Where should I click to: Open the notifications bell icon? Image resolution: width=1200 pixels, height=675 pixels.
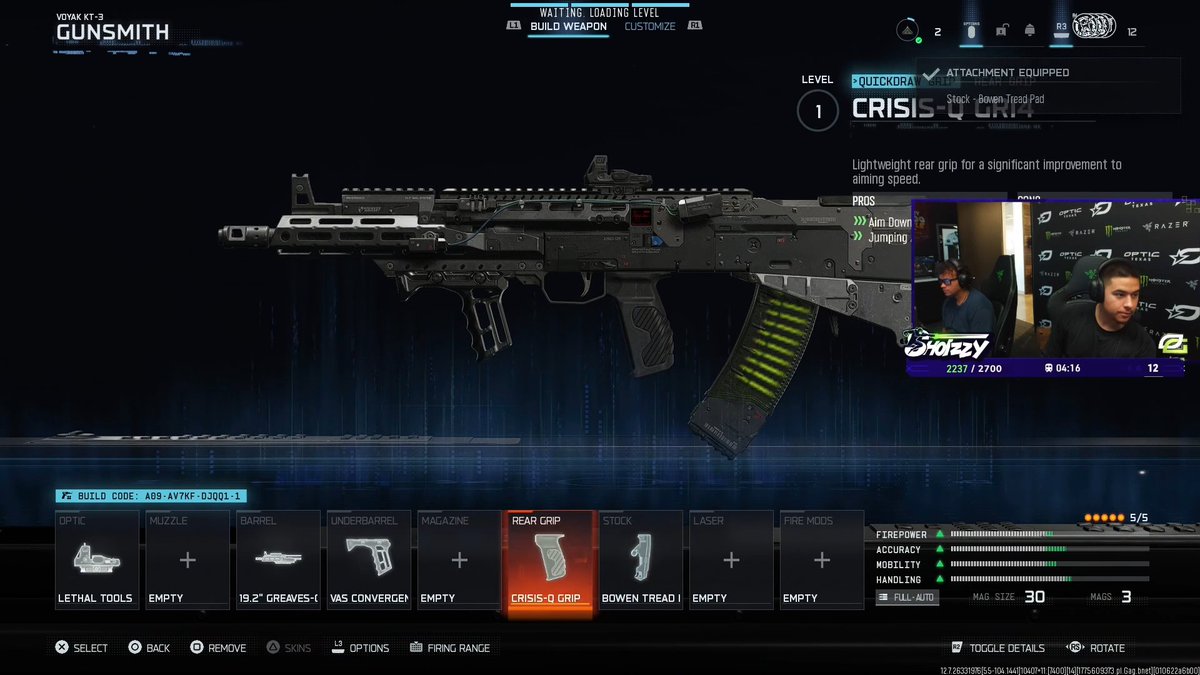1029,31
